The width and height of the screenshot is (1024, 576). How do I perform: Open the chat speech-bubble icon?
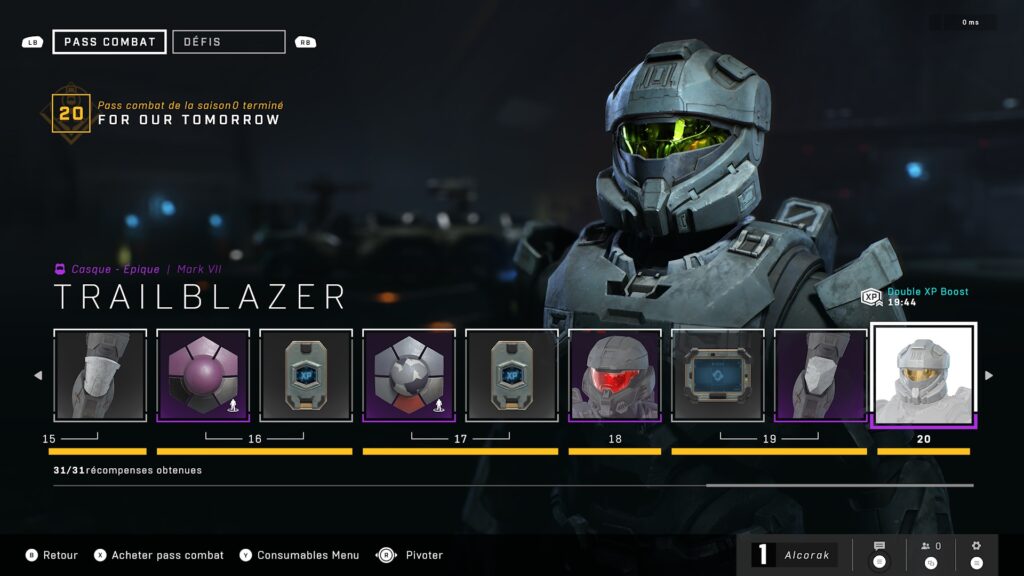tap(879, 553)
